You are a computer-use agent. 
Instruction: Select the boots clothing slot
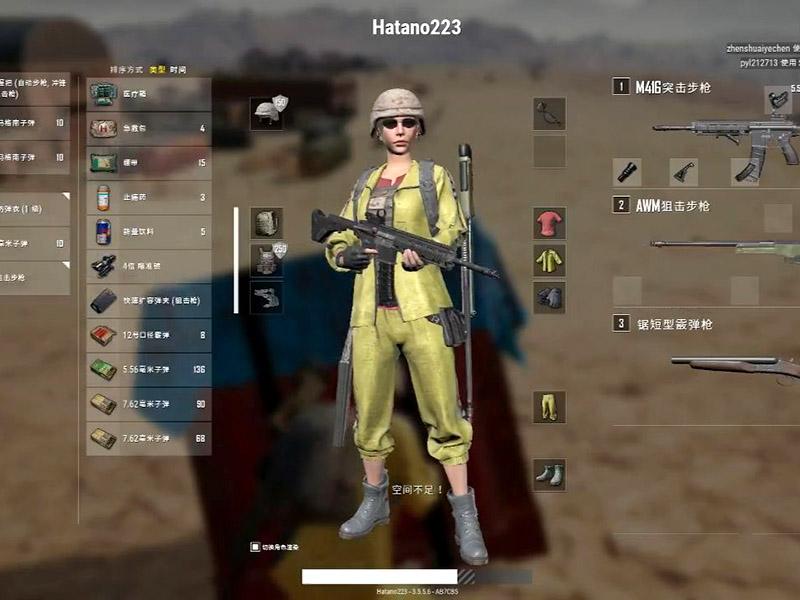tap(549, 474)
